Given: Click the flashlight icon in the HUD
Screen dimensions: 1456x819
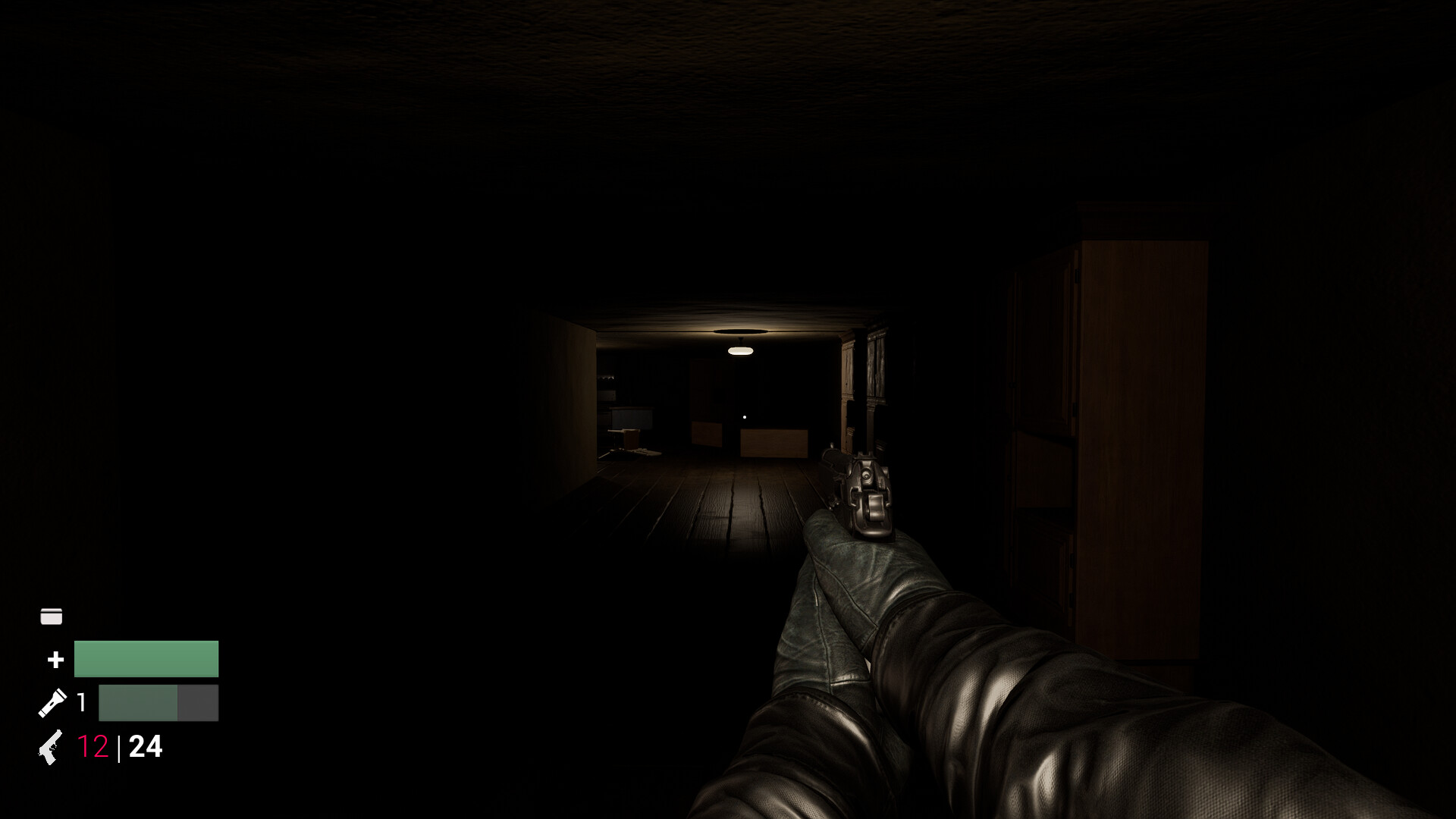Looking at the screenshot, I should [x=52, y=702].
